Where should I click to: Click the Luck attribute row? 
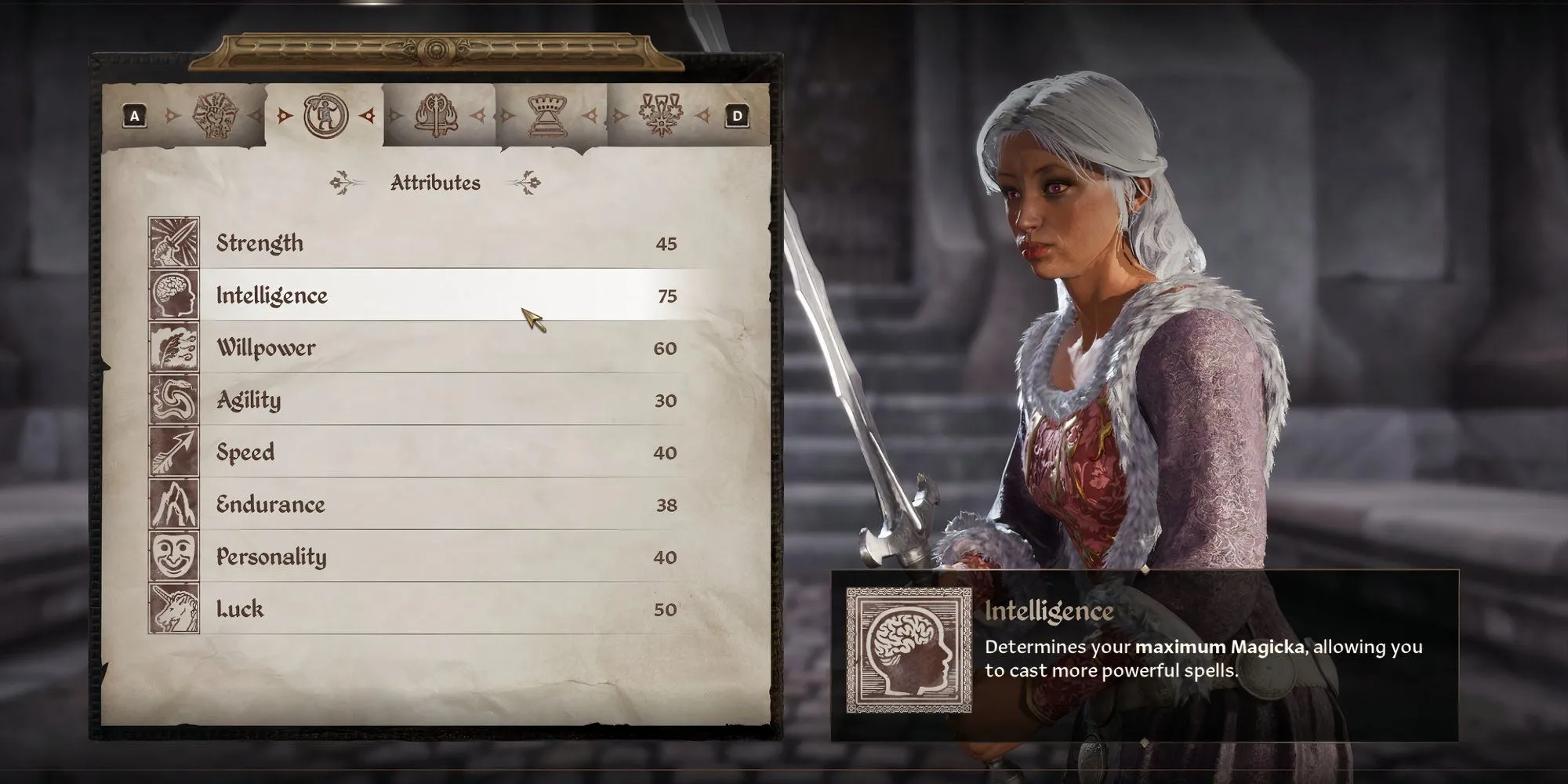pyautogui.click(x=439, y=609)
